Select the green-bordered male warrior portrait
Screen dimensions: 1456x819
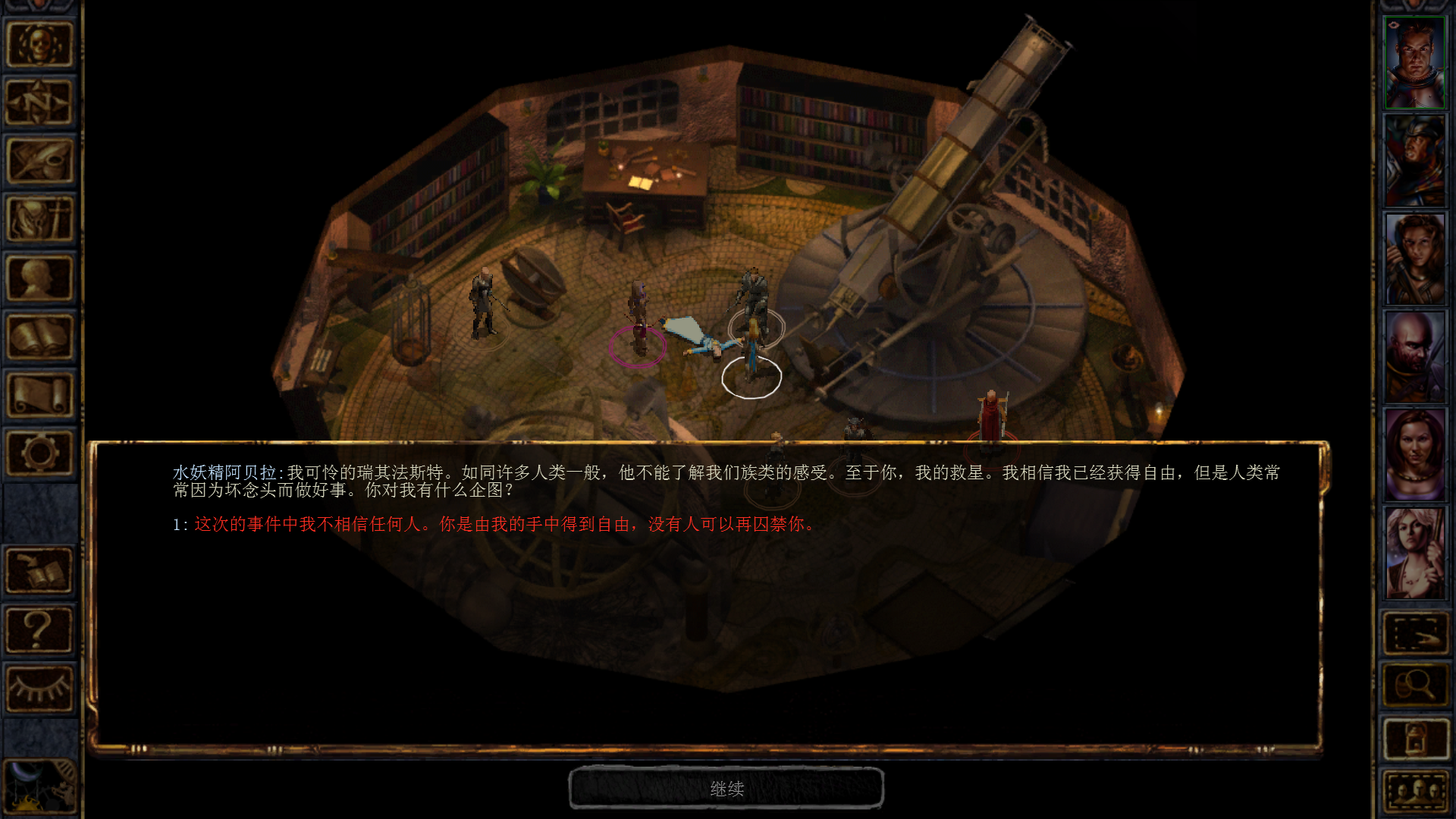[1414, 63]
